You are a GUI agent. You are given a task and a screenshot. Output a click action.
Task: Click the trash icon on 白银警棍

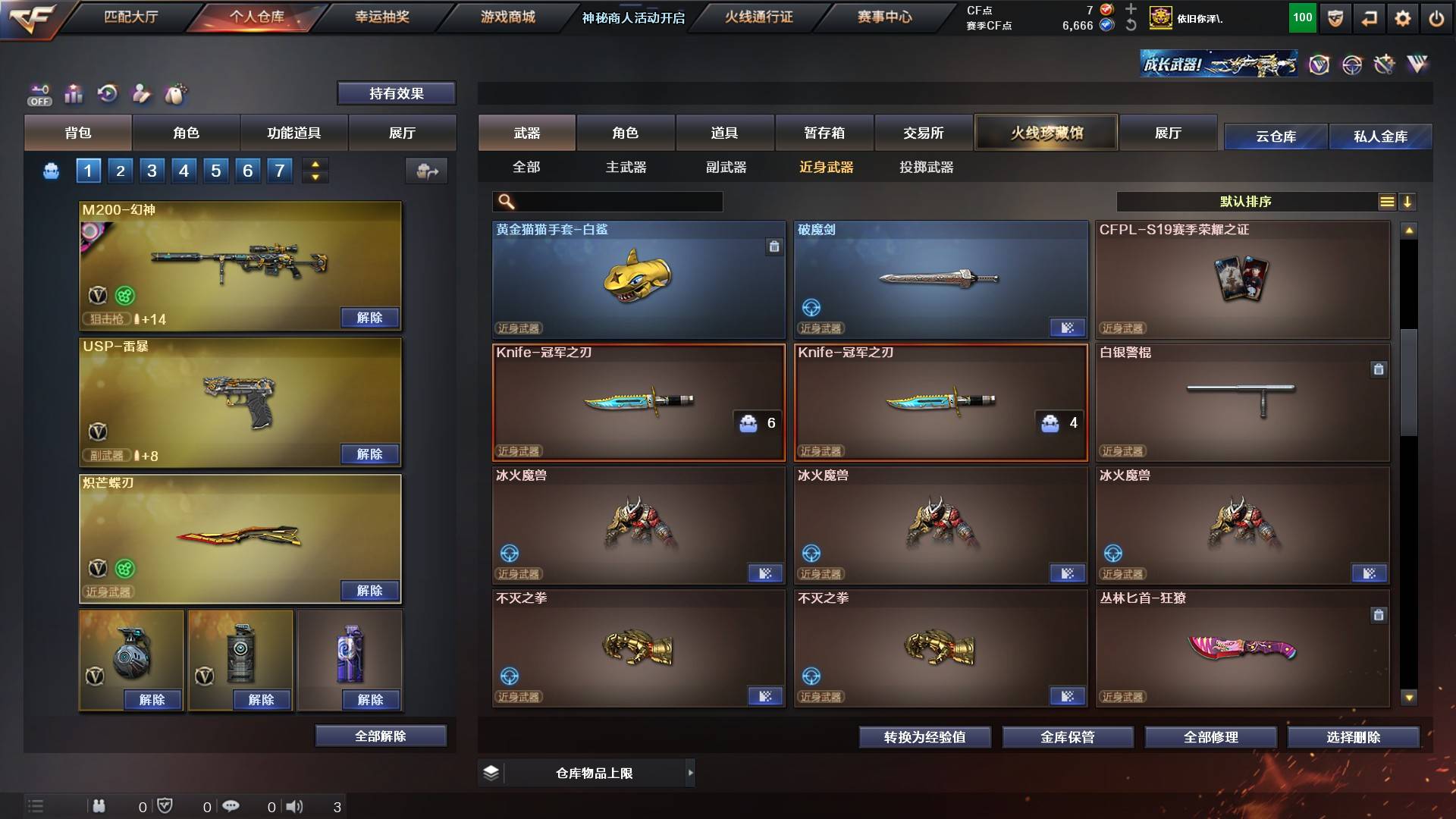tap(1379, 369)
